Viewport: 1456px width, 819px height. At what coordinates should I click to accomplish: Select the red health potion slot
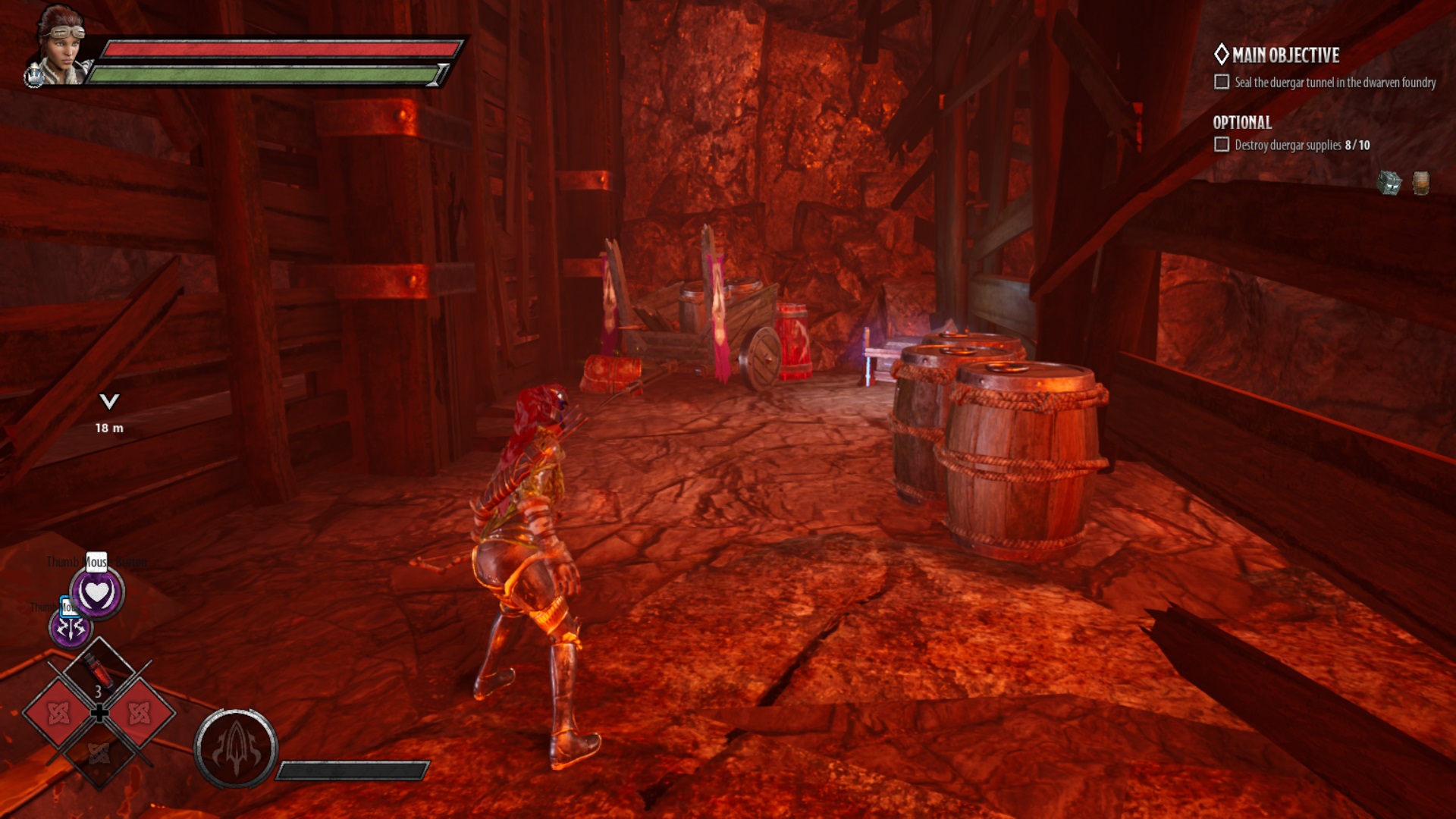click(98, 671)
